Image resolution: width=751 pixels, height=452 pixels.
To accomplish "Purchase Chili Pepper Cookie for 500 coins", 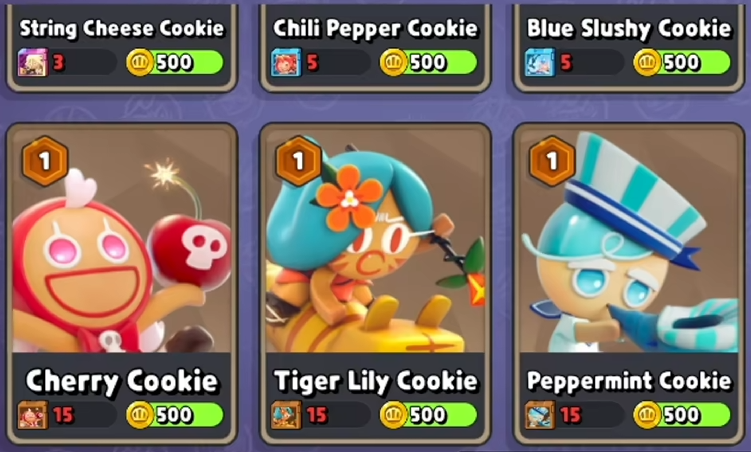I will [x=429, y=62].
